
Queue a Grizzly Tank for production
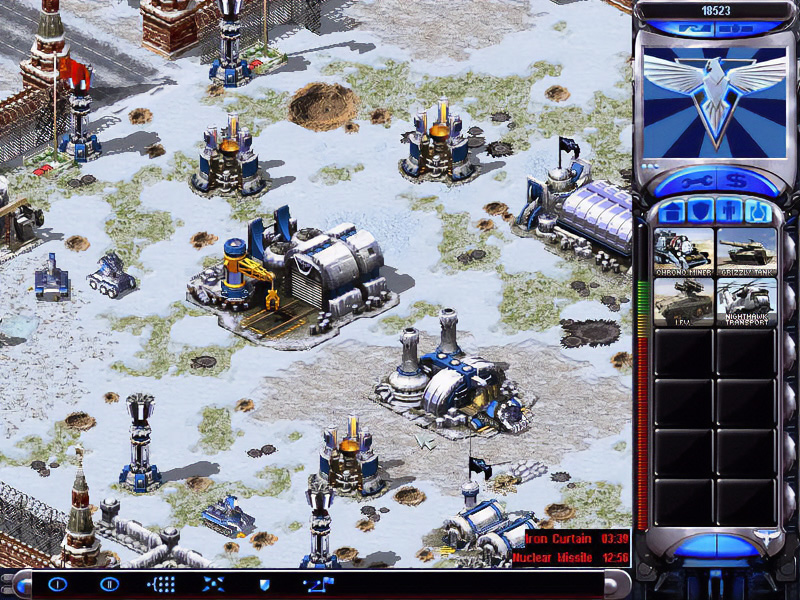pos(746,252)
